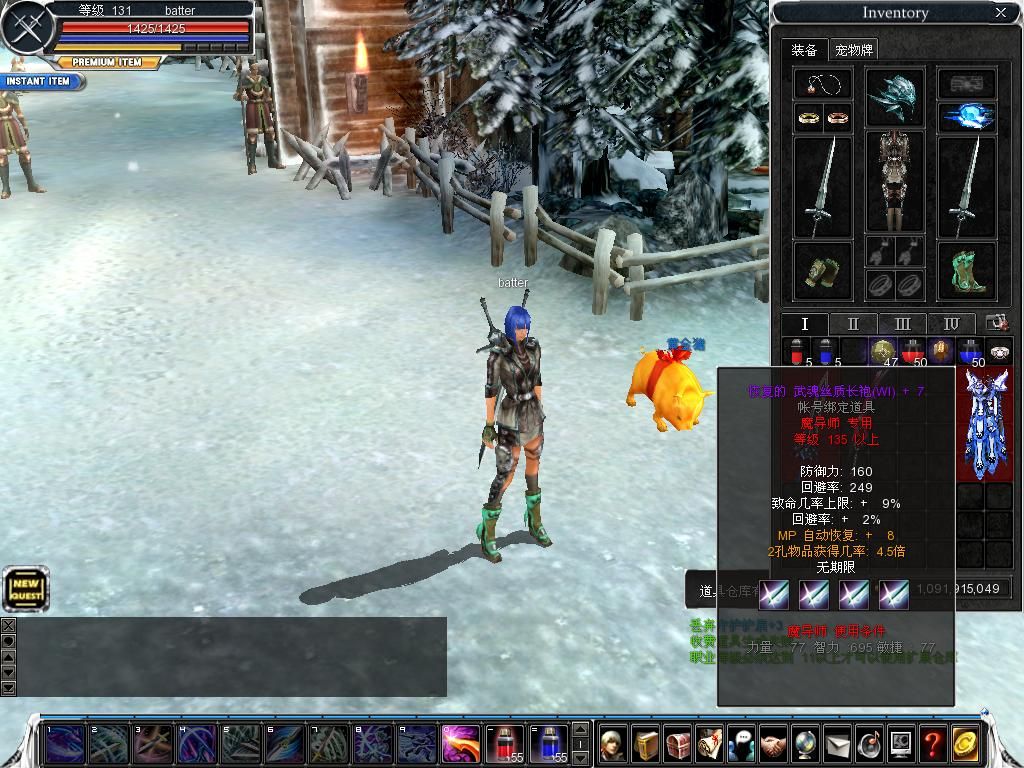Open help via red question mark
The height and width of the screenshot is (768, 1024).
click(x=932, y=744)
